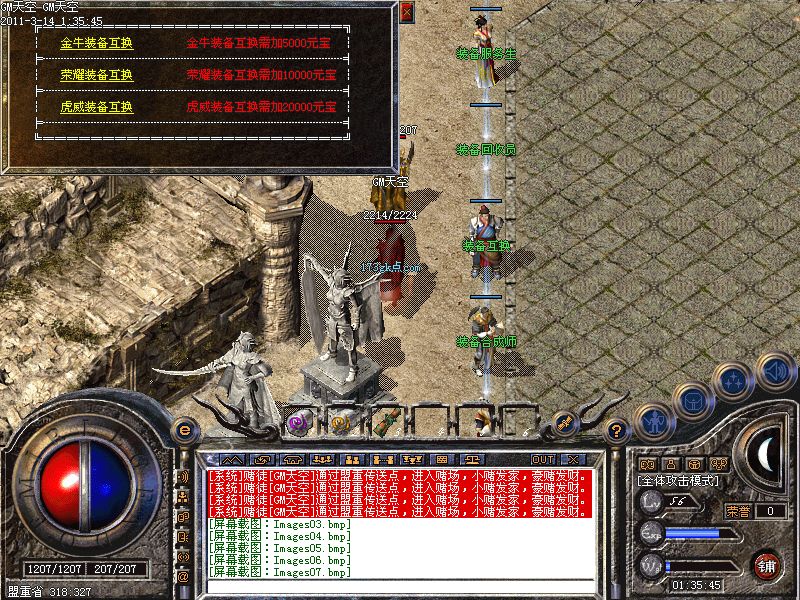Screen dimensions: 800x600
Task: Open the round 铺 shop button
Action: click(x=767, y=563)
